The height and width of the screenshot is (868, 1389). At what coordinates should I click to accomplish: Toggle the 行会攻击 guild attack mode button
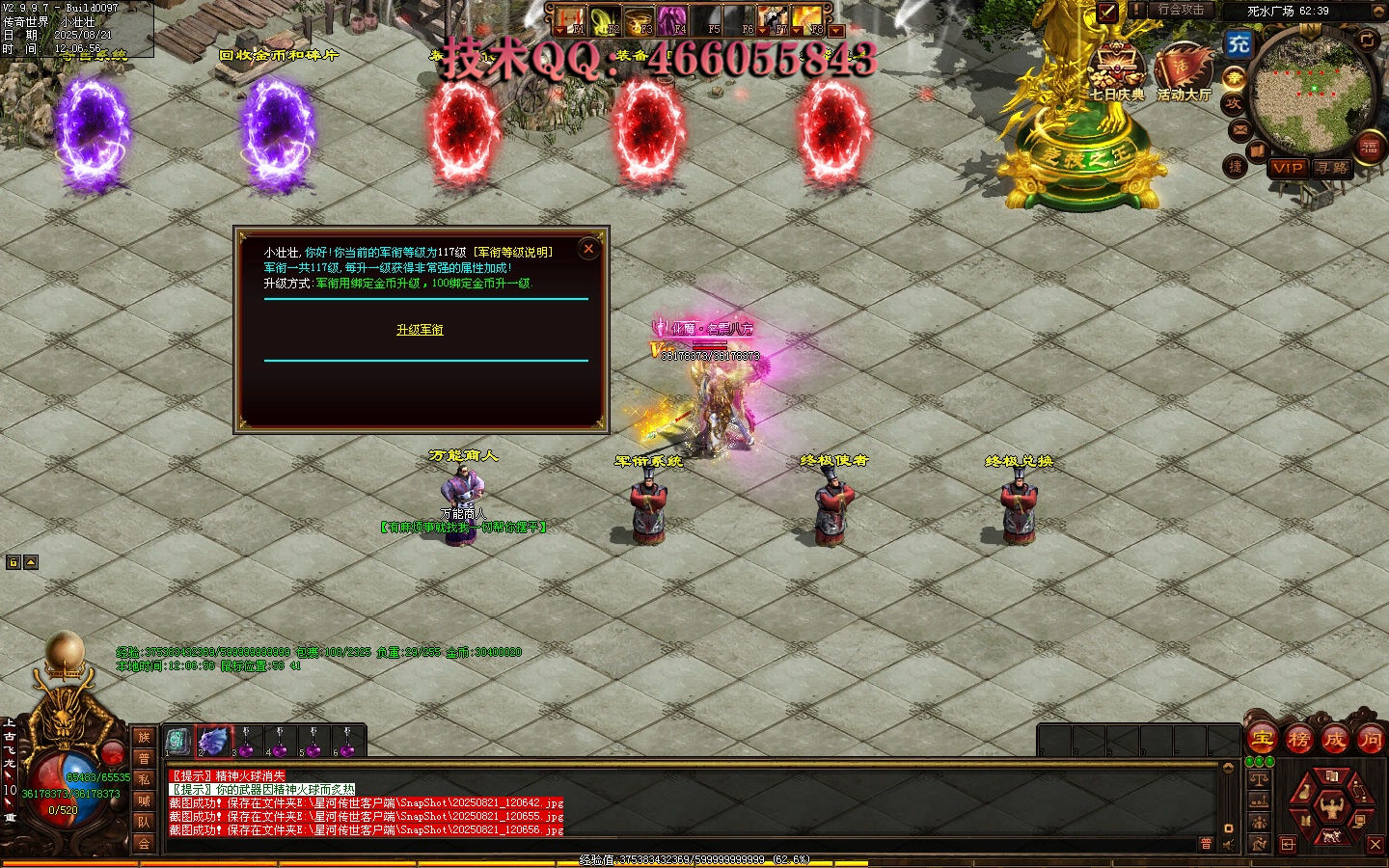click(1181, 10)
